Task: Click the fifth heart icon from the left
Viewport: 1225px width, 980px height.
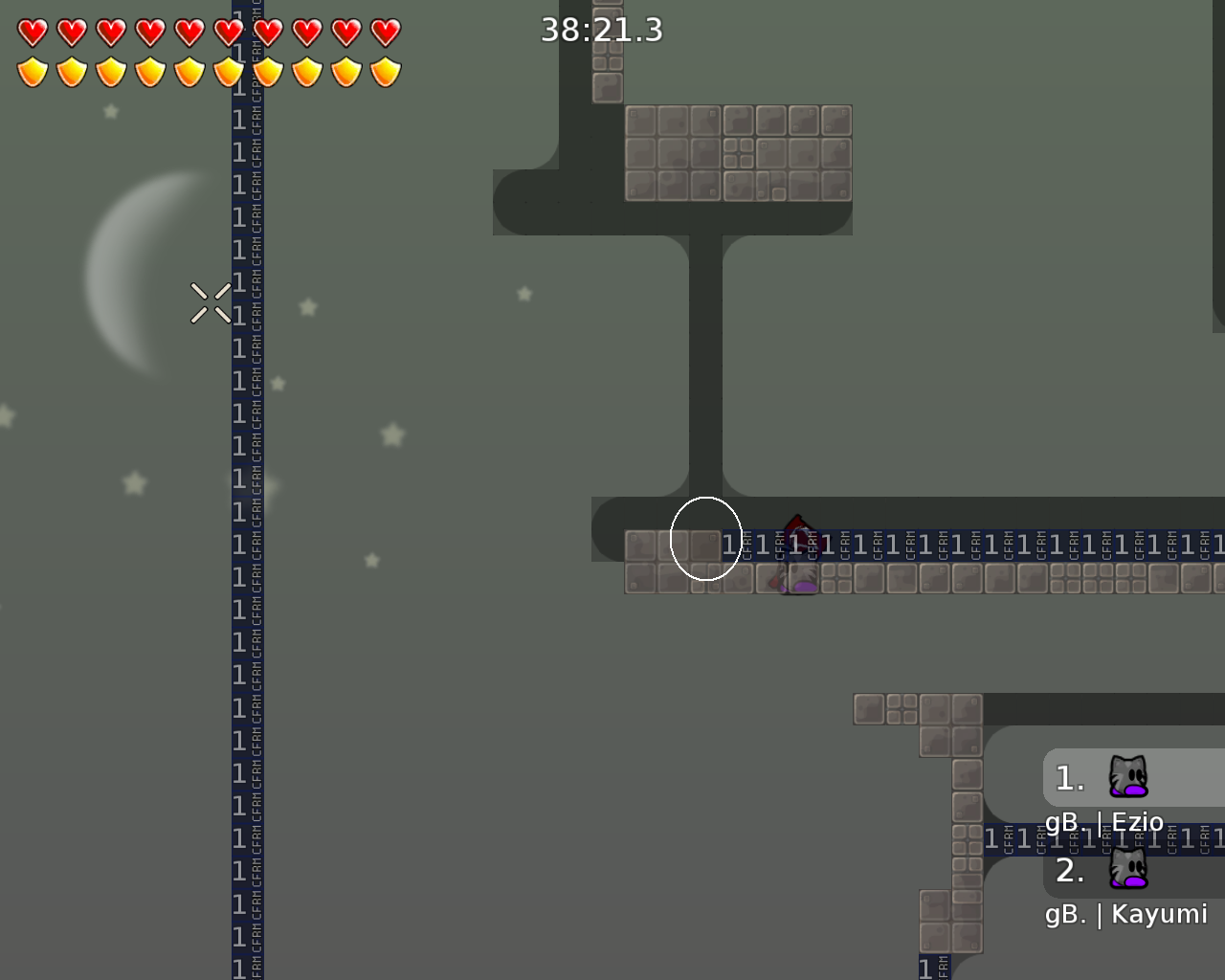Action: click(188, 32)
